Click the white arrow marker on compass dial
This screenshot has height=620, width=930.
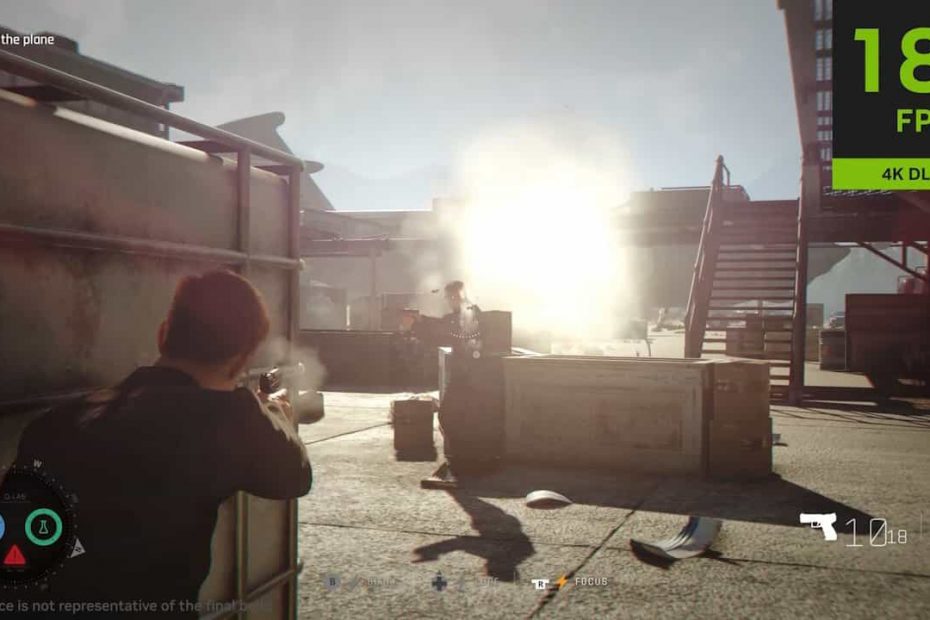(77, 546)
